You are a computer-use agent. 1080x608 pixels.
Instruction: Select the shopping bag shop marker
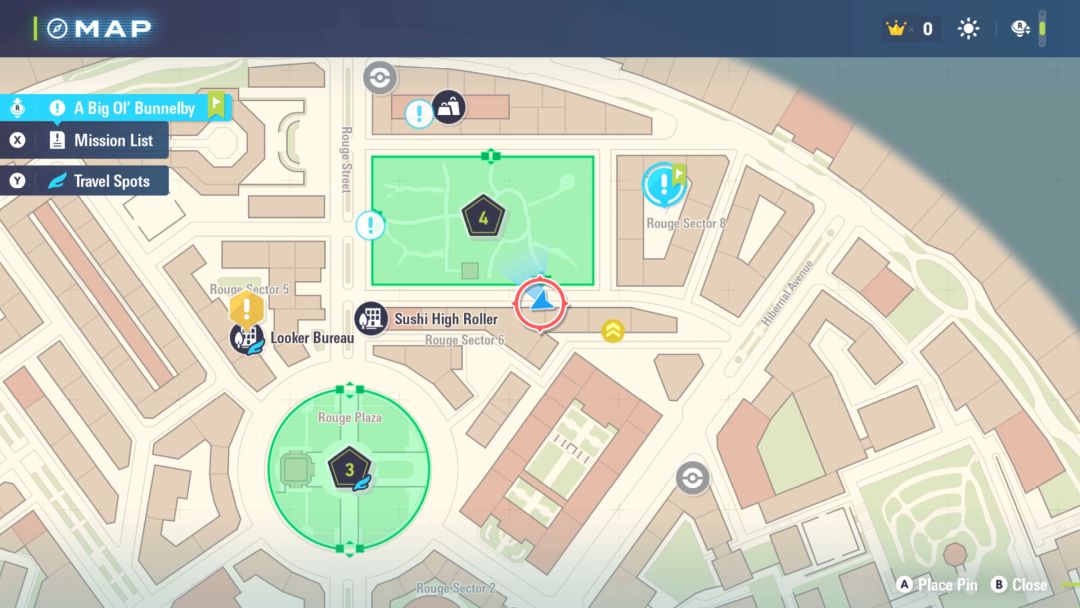[x=448, y=106]
